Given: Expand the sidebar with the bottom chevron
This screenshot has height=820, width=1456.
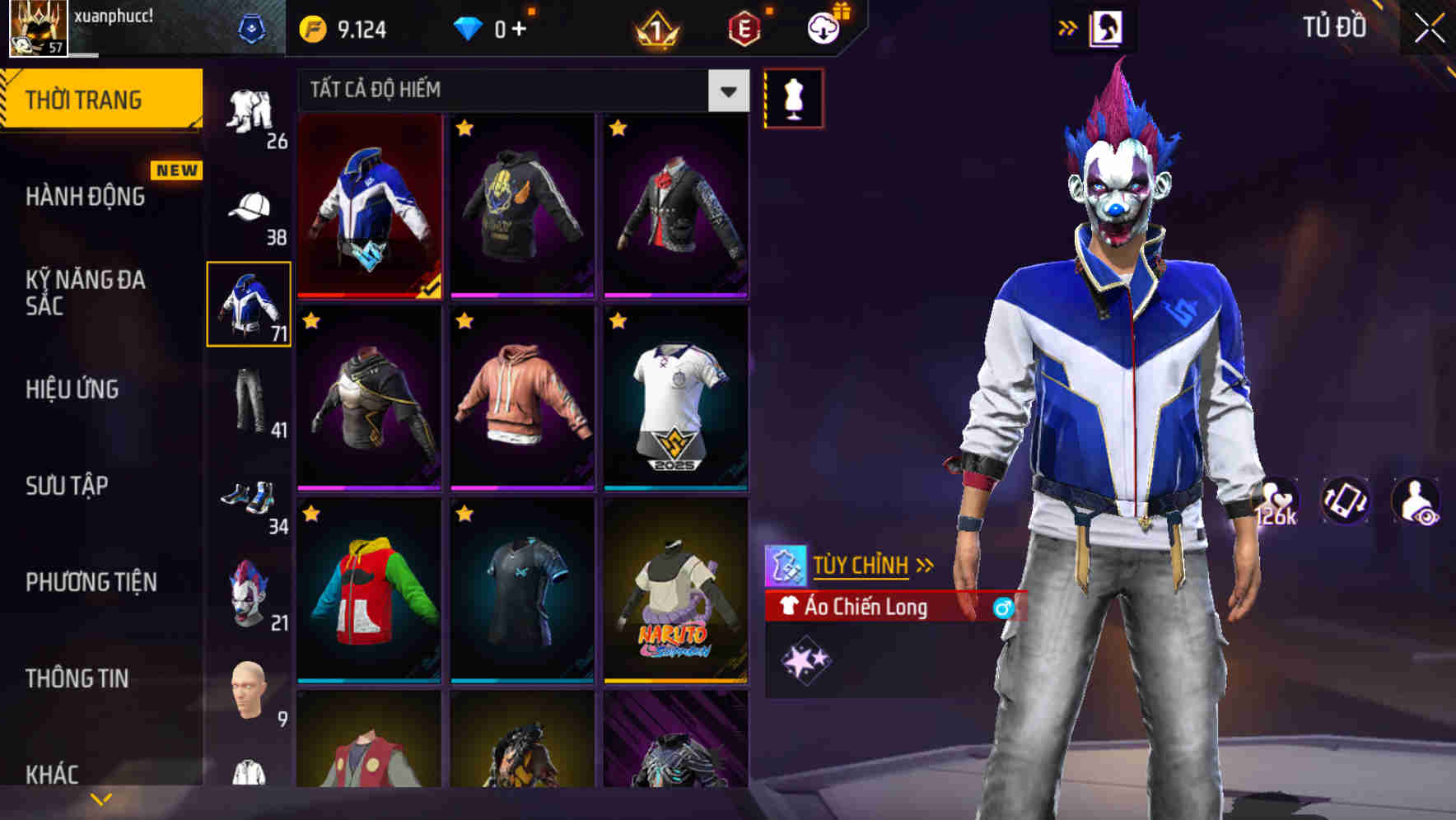Looking at the screenshot, I should tap(100, 797).
